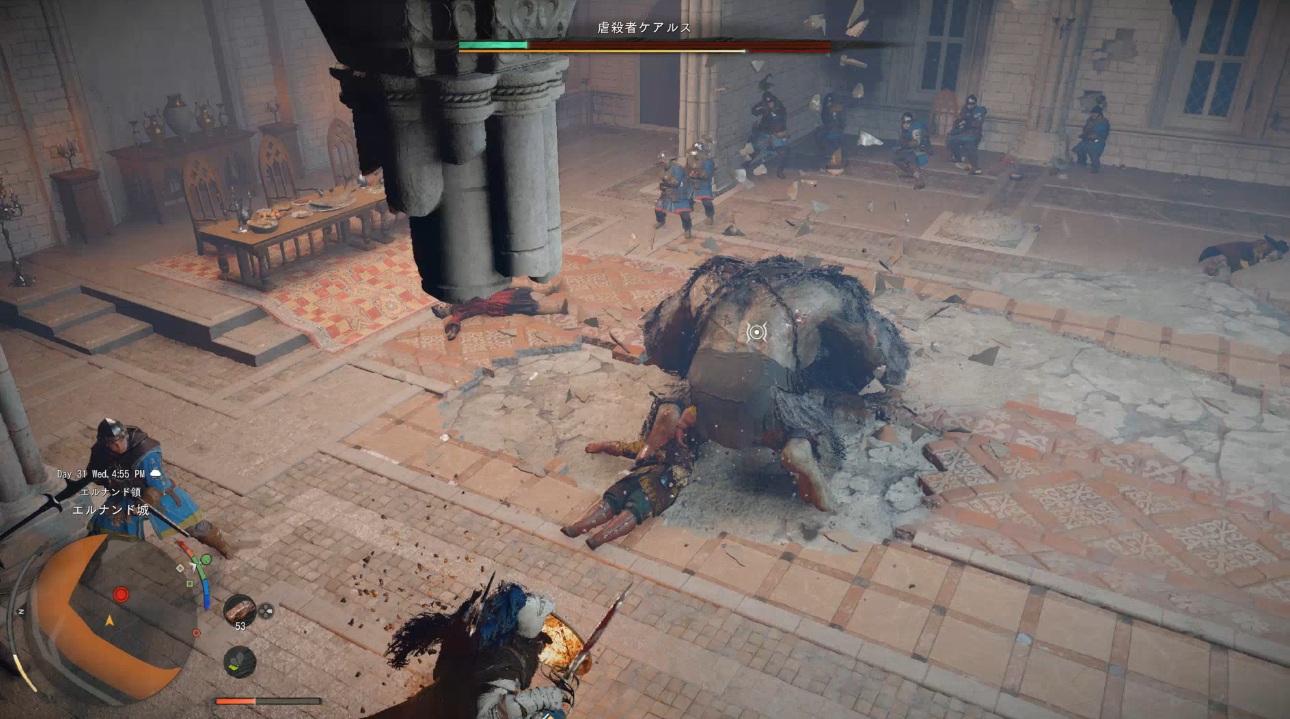The height and width of the screenshot is (719, 1290).
Task: Click the yellow player arrow on the minimap
Action: point(110,620)
